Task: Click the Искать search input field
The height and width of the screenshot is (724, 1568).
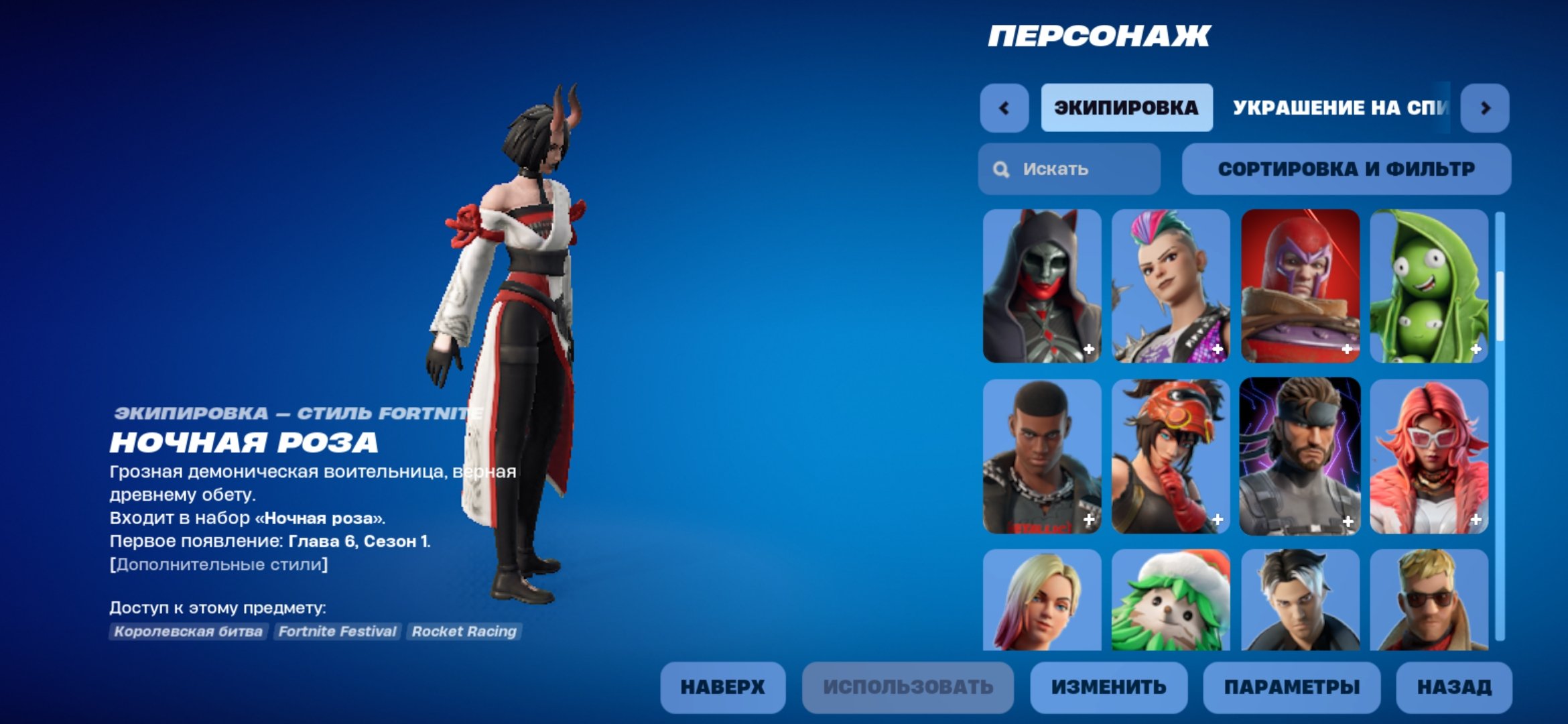Action: point(1072,169)
